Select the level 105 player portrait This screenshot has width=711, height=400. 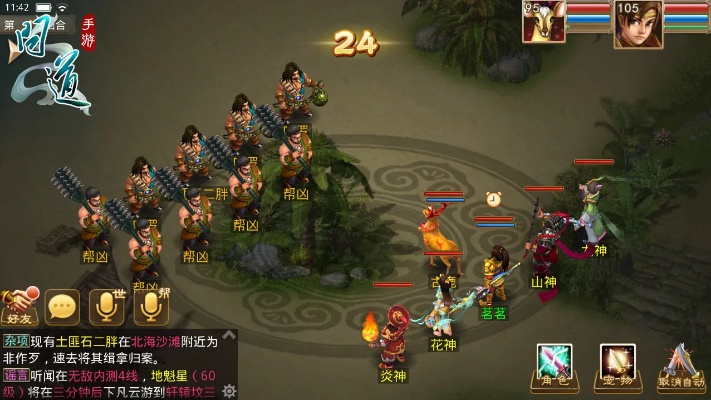point(631,23)
